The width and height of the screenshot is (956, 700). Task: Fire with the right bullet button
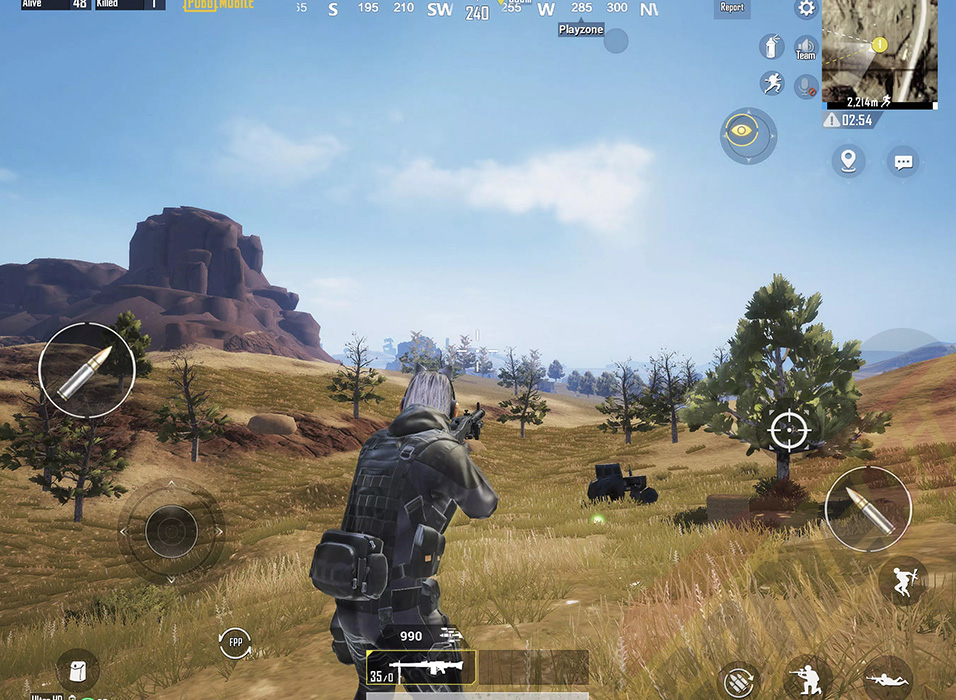click(867, 508)
